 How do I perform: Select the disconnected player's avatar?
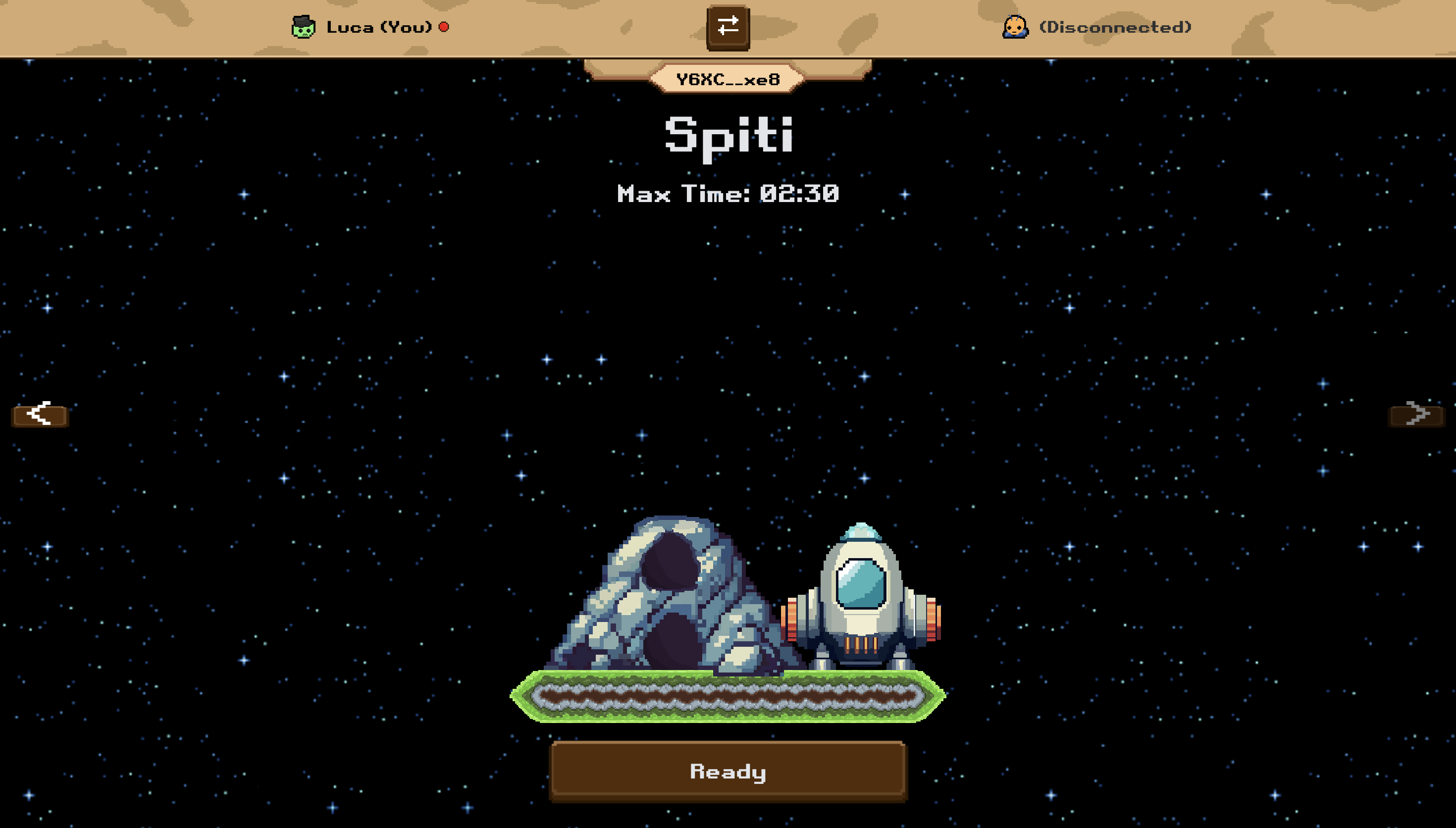point(1015,27)
